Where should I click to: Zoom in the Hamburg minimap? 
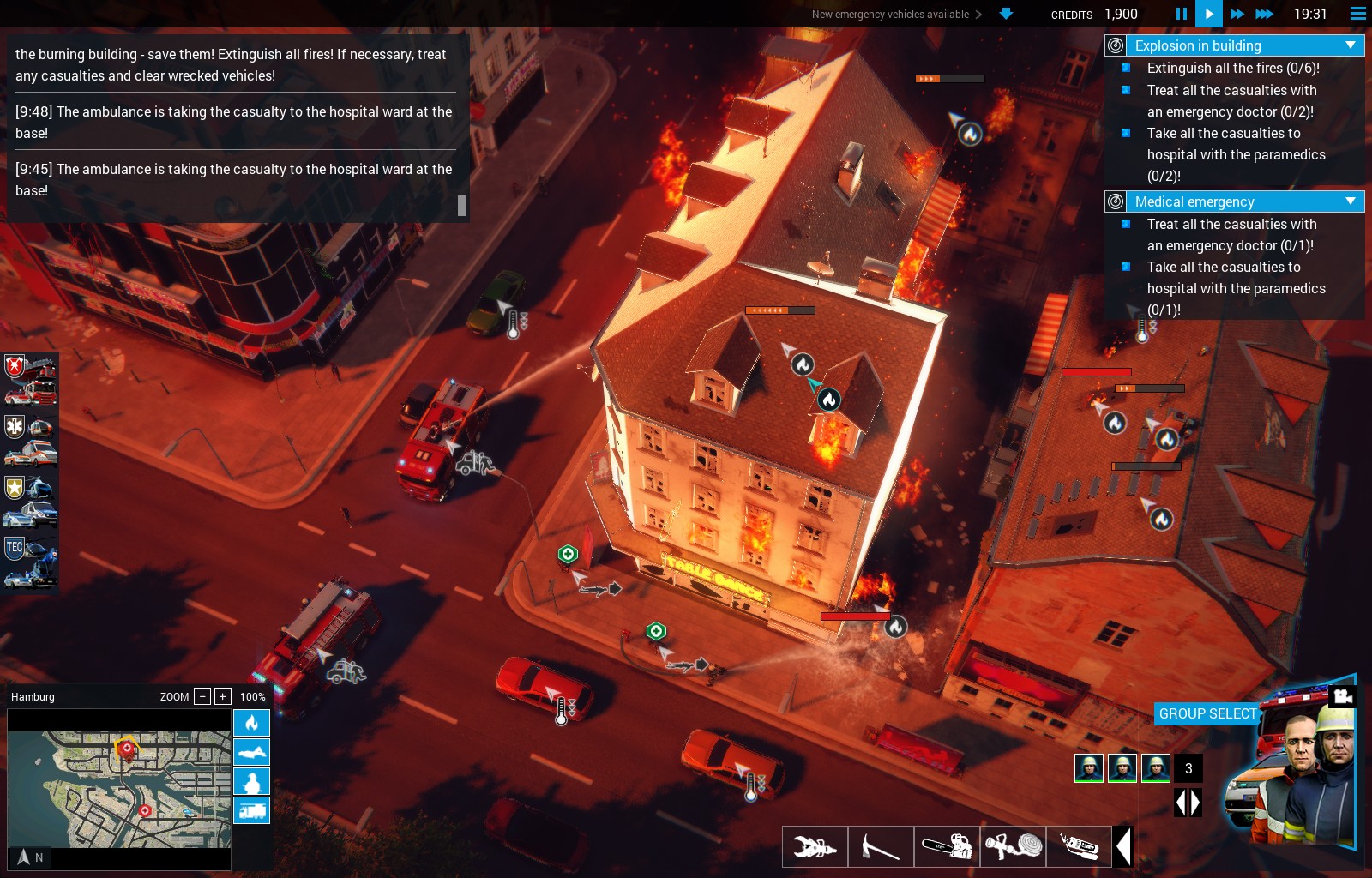[x=222, y=696]
